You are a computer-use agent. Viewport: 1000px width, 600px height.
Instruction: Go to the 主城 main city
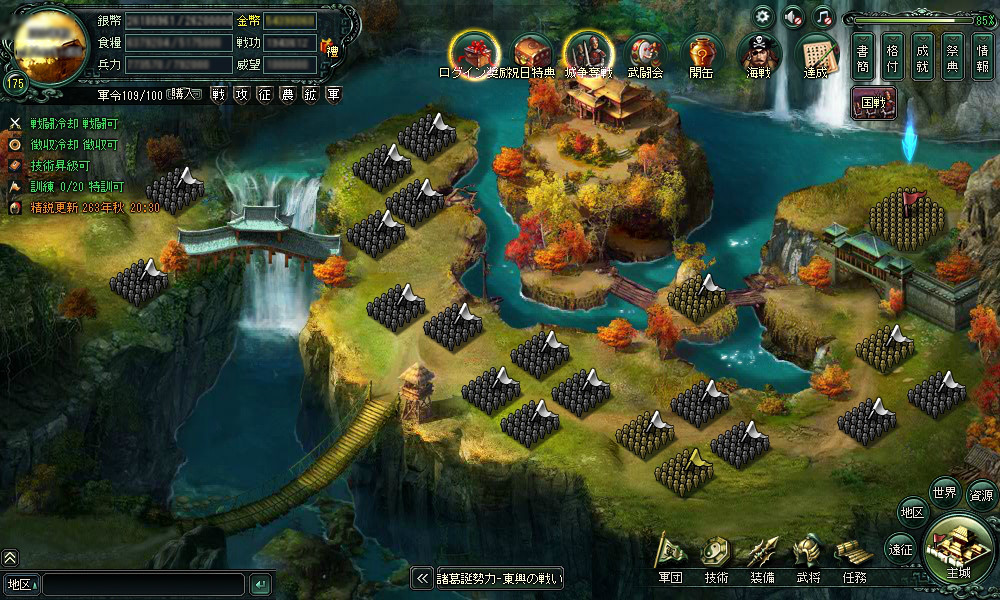click(x=959, y=550)
